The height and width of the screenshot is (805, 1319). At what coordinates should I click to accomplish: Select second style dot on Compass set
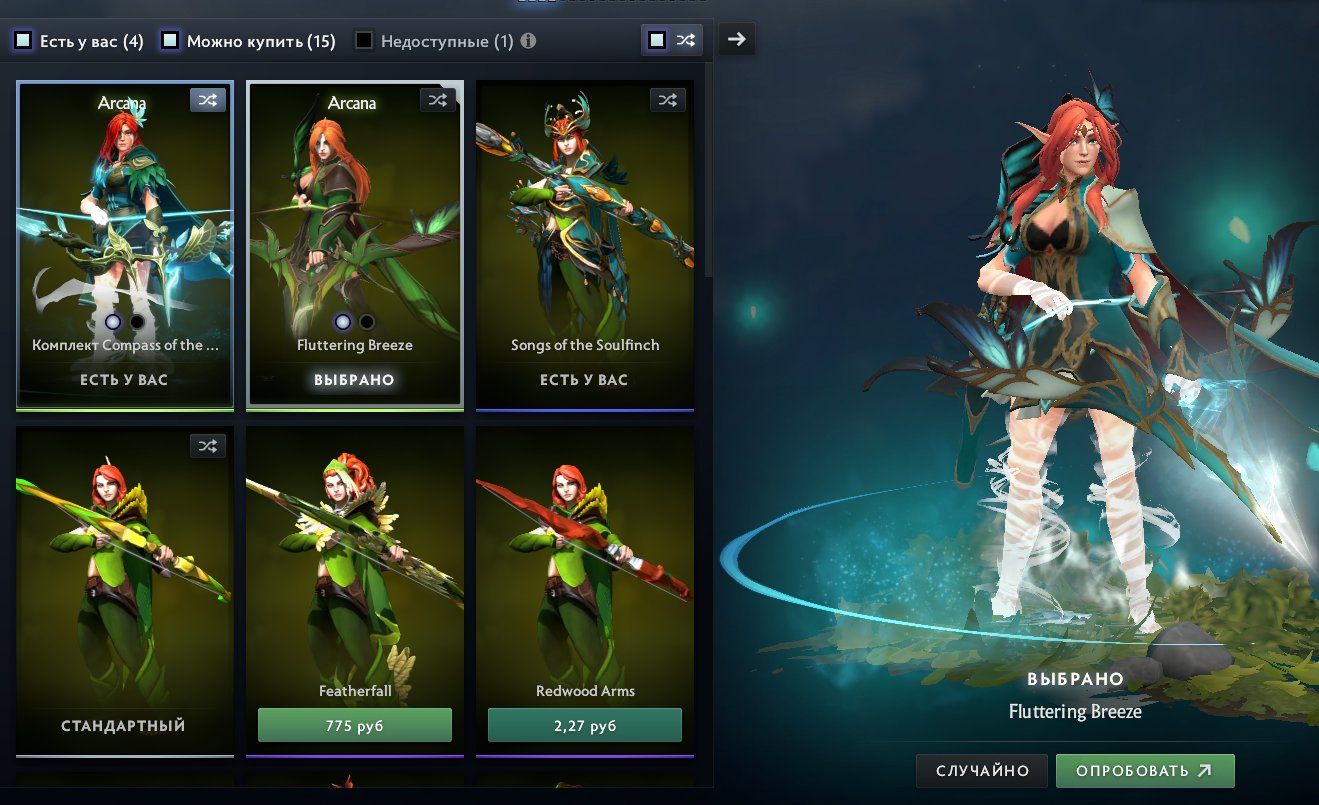pos(137,321)
